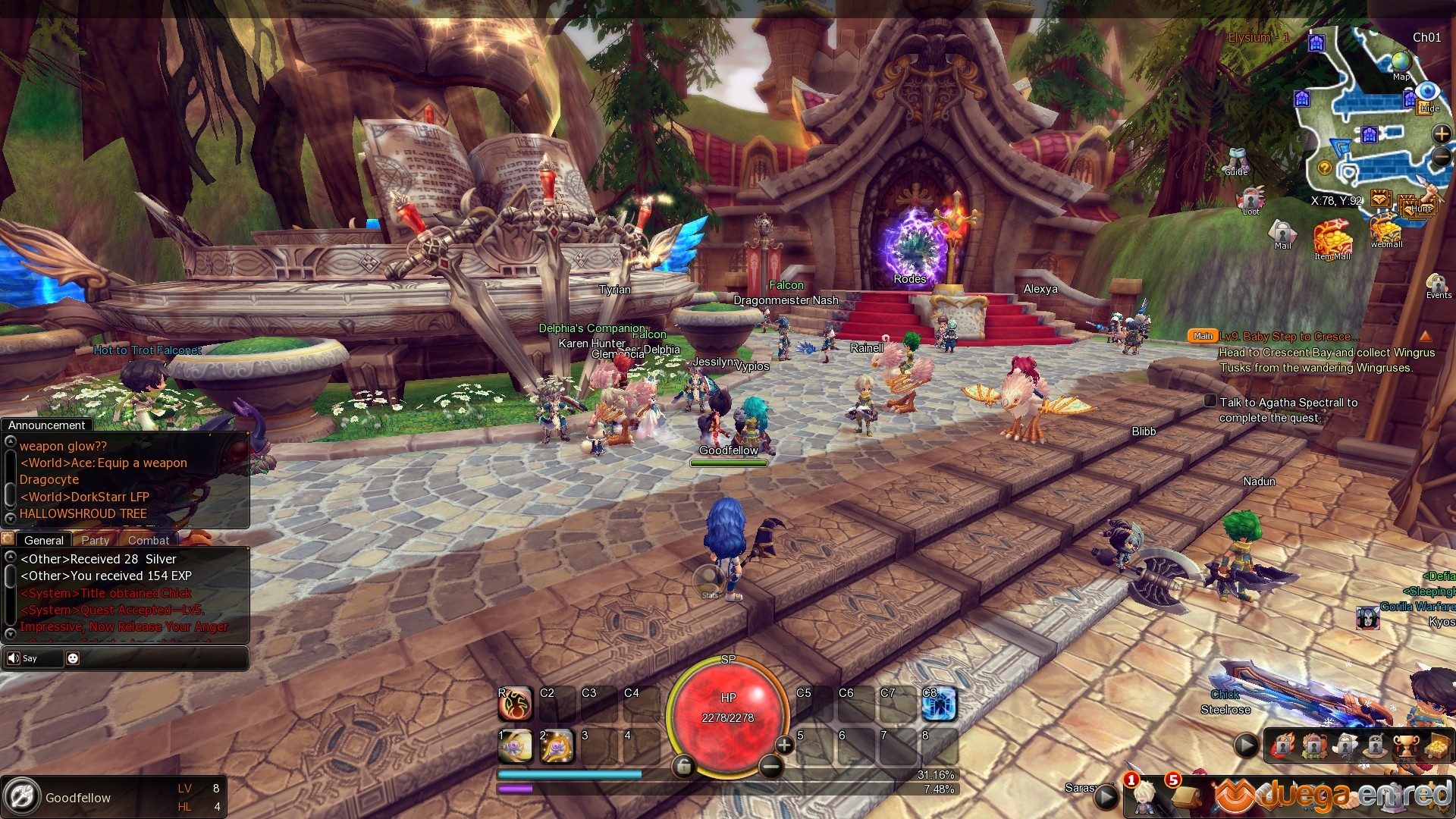Select the General chat tab
Screen dimensions: 1456x819
pos(44,540)
